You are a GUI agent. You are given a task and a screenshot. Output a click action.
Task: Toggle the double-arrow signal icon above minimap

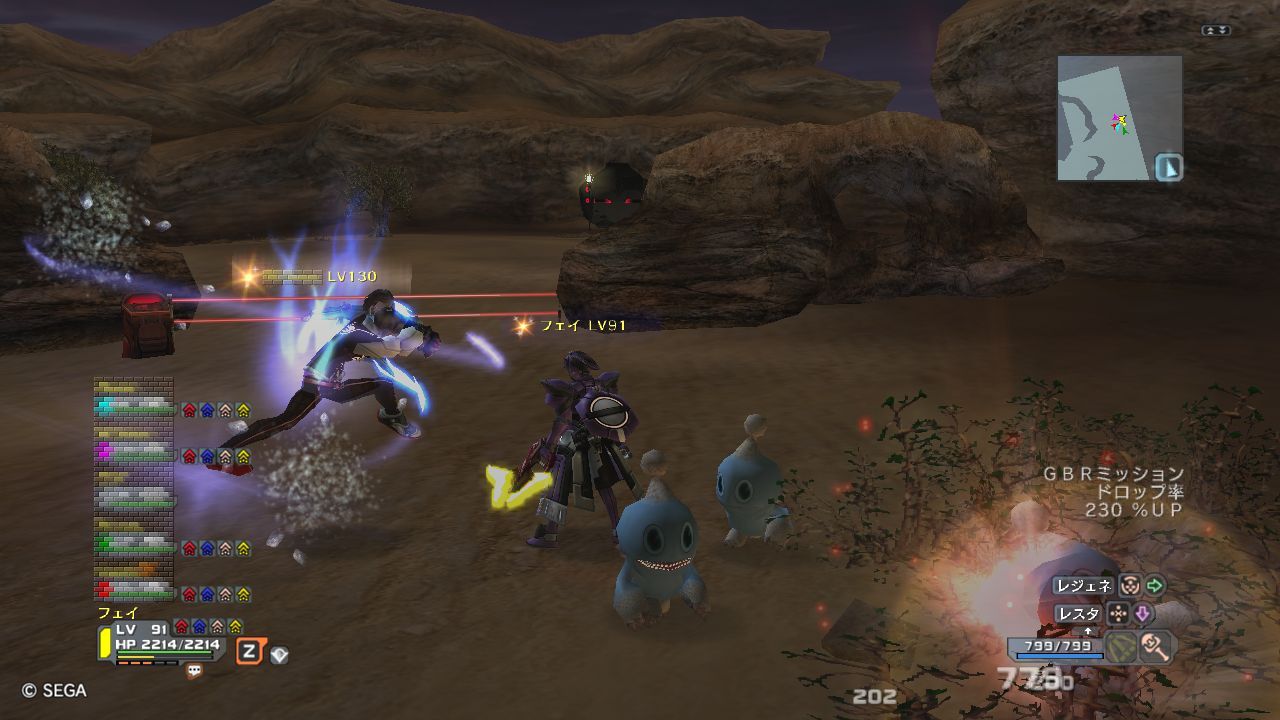1216,31
